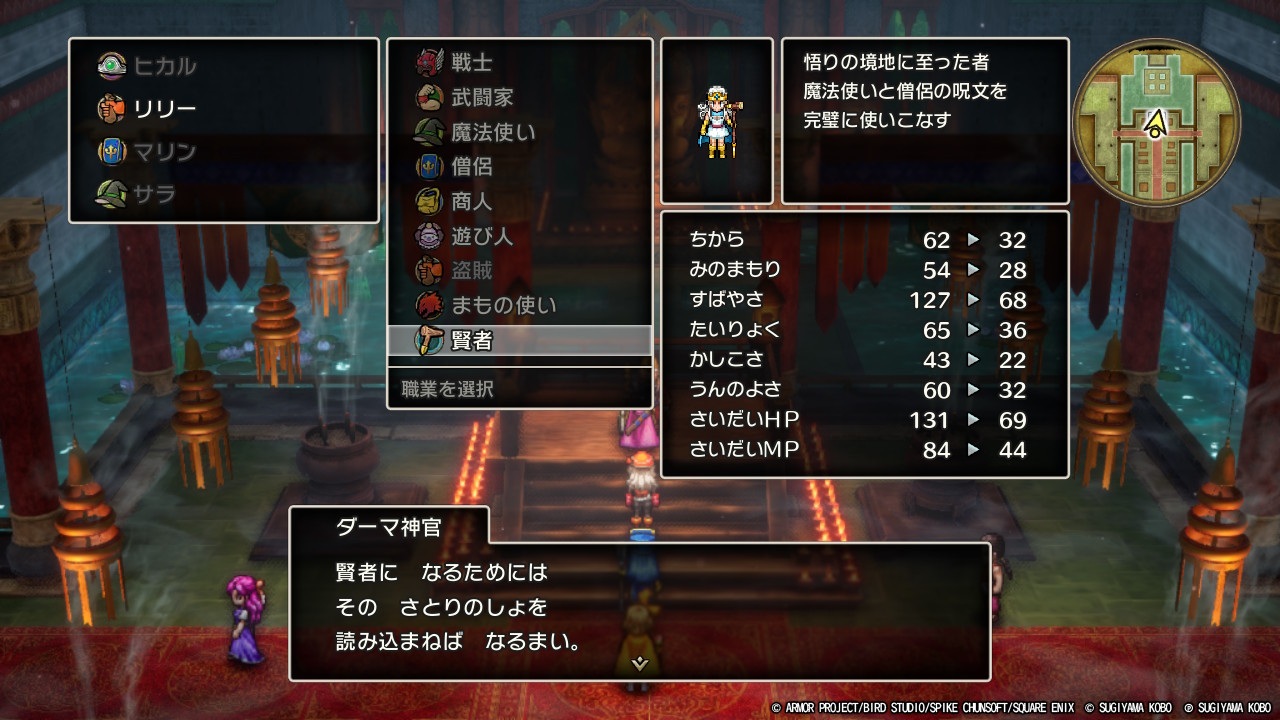Select the 武闘家 (Martial Artist) class icon

[x=430, y=97]
